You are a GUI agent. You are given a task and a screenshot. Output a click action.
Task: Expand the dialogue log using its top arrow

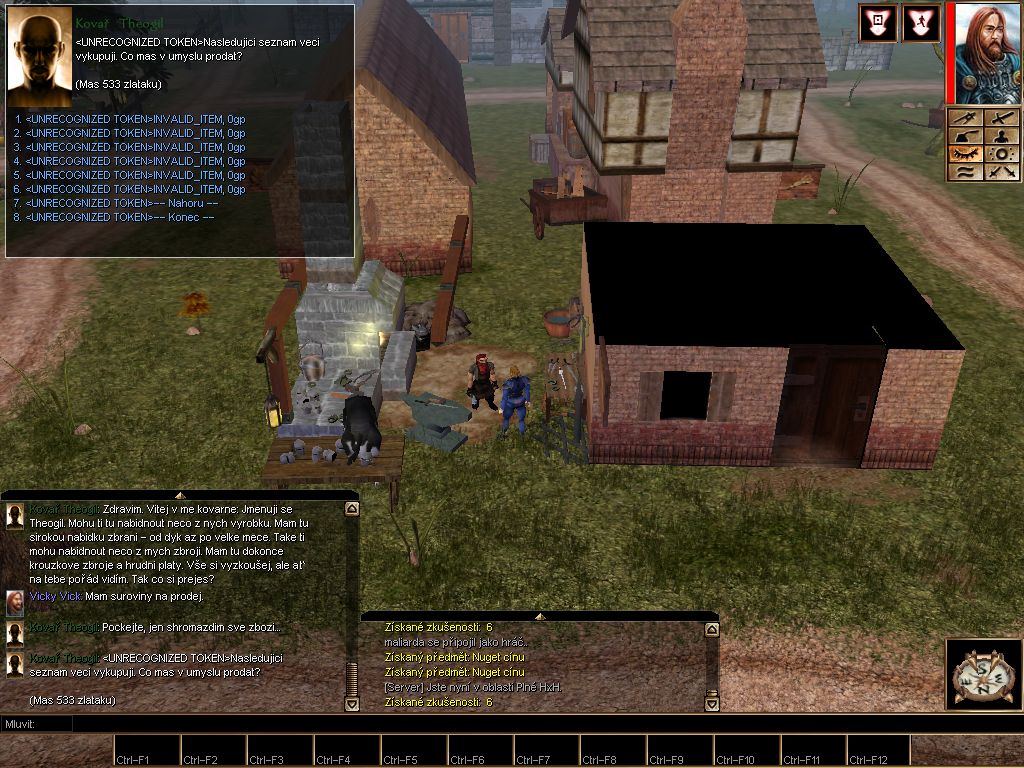coord(180,495)
